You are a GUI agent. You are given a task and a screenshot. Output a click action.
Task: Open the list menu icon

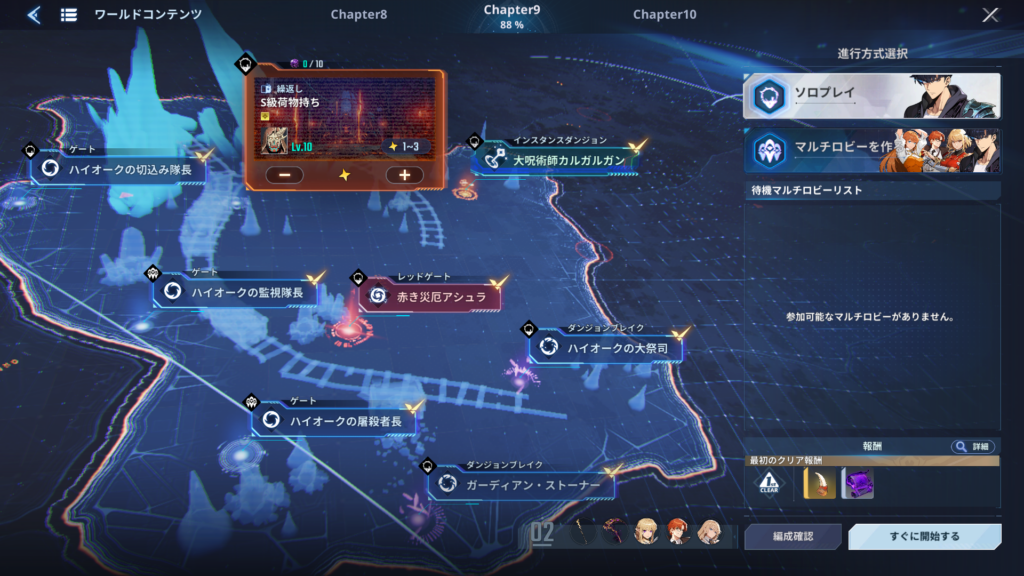[69, 15]
